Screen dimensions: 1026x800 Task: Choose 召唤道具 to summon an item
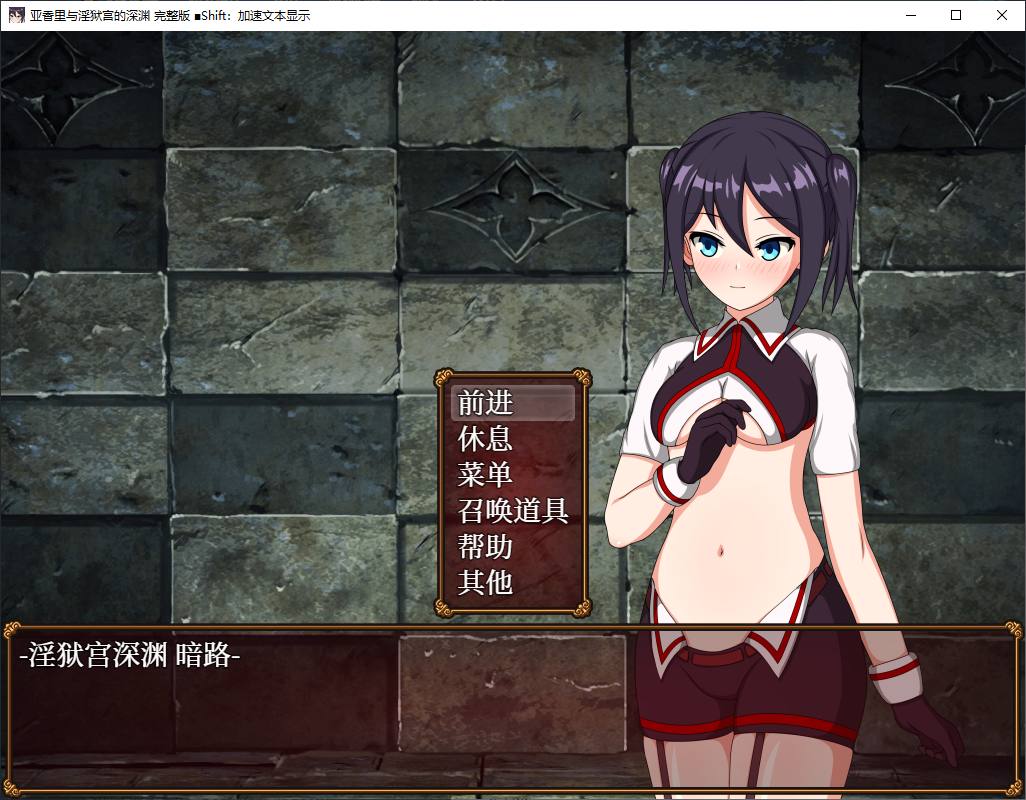[513, 510]
